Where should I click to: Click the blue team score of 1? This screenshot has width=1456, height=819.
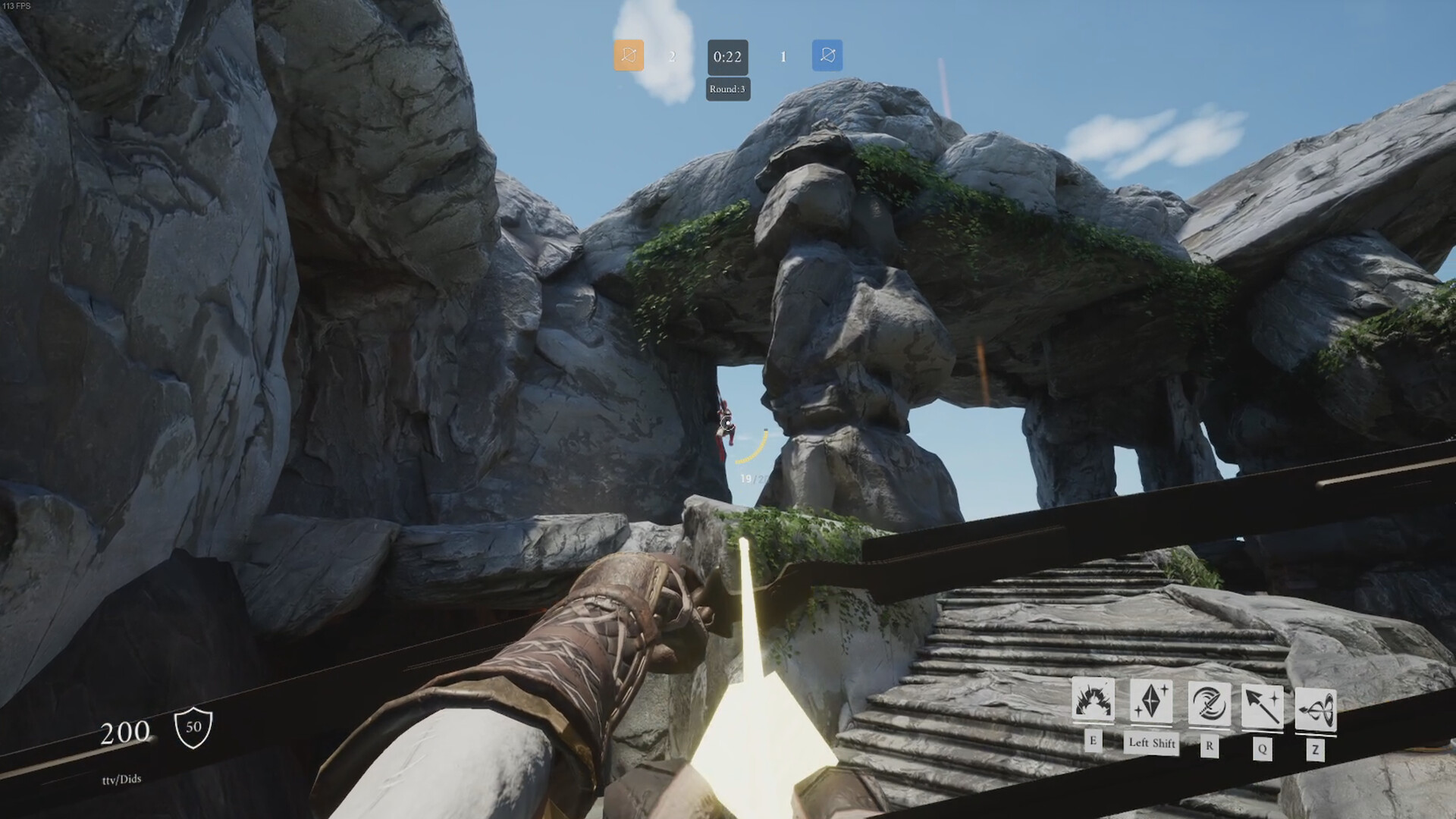pyautogui.click(x=783, y=57)
